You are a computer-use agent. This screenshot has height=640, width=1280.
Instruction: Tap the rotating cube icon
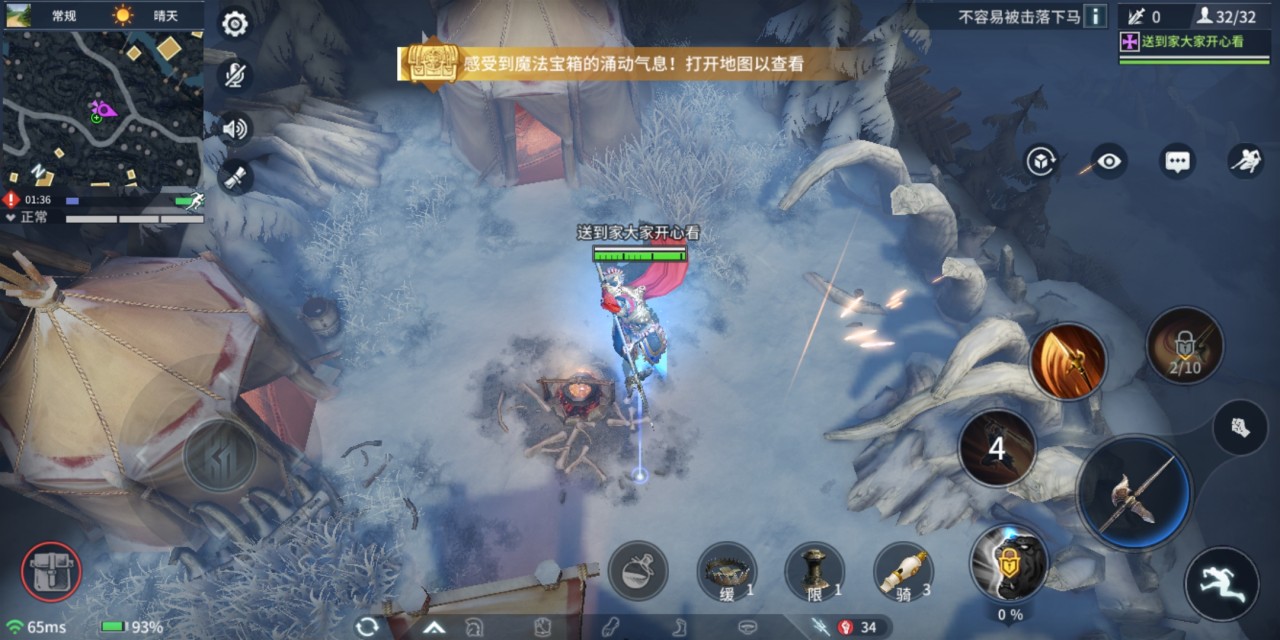point(1041,161)
